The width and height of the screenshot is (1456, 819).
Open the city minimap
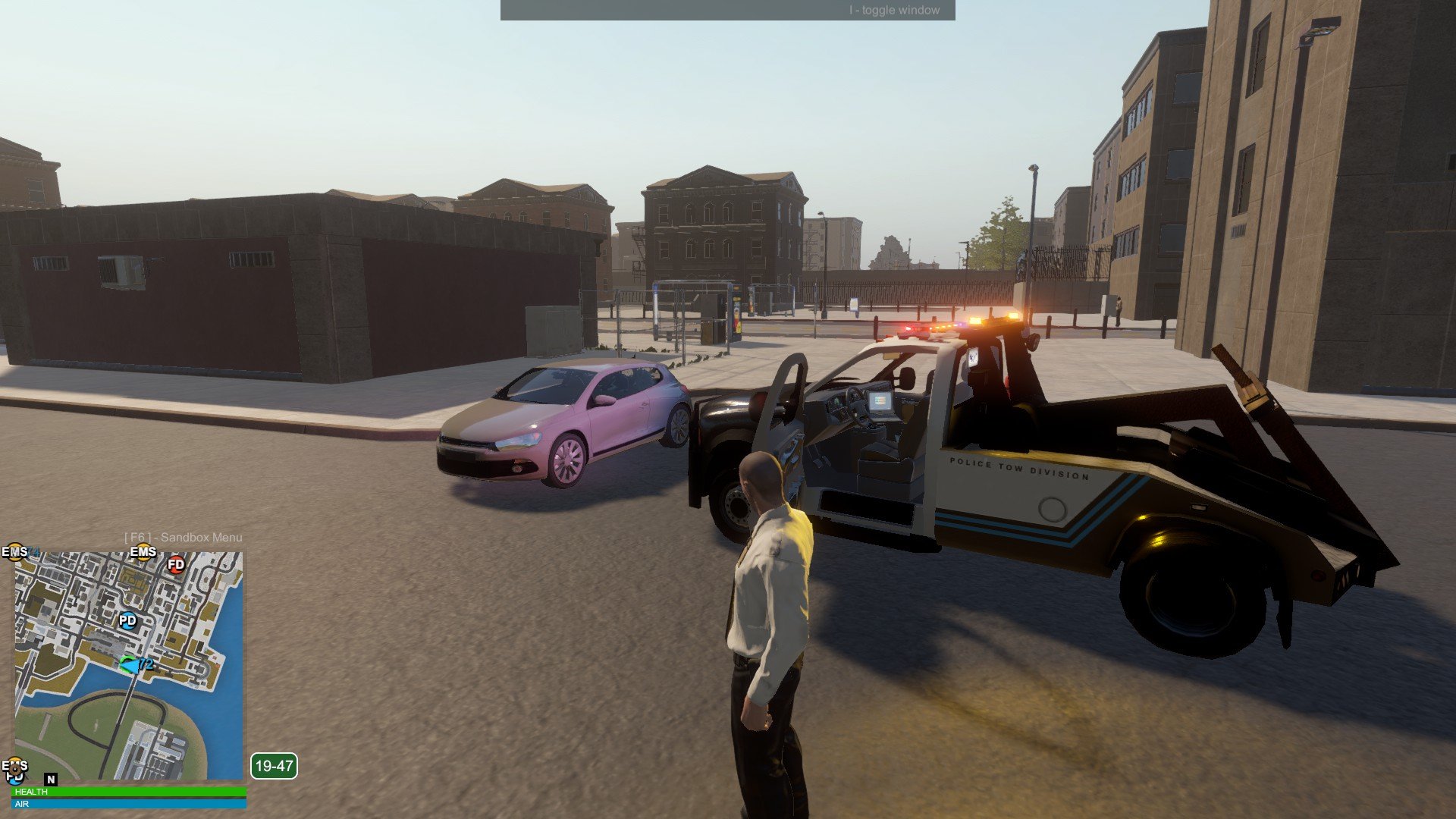pyautogui.click(x=129, y=665)
